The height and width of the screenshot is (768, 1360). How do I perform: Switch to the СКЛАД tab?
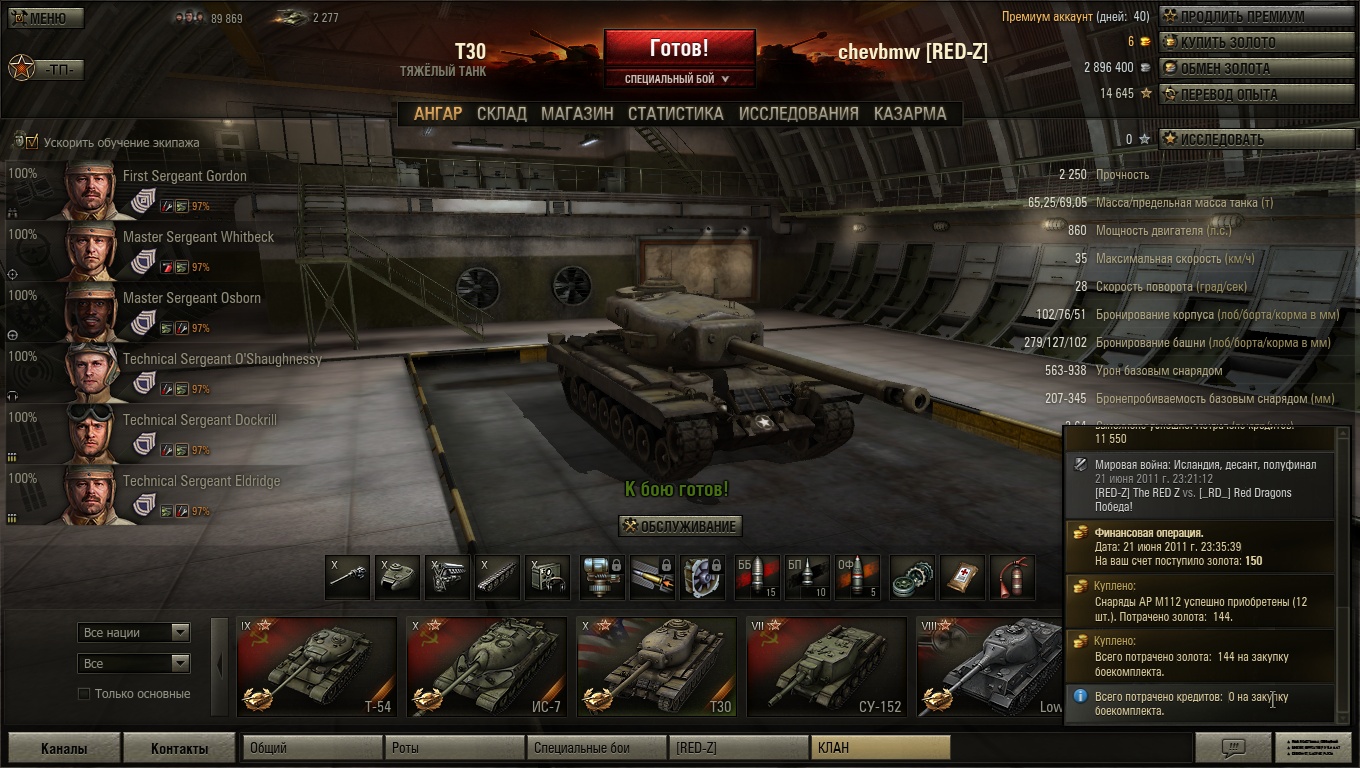coord(501,113)
